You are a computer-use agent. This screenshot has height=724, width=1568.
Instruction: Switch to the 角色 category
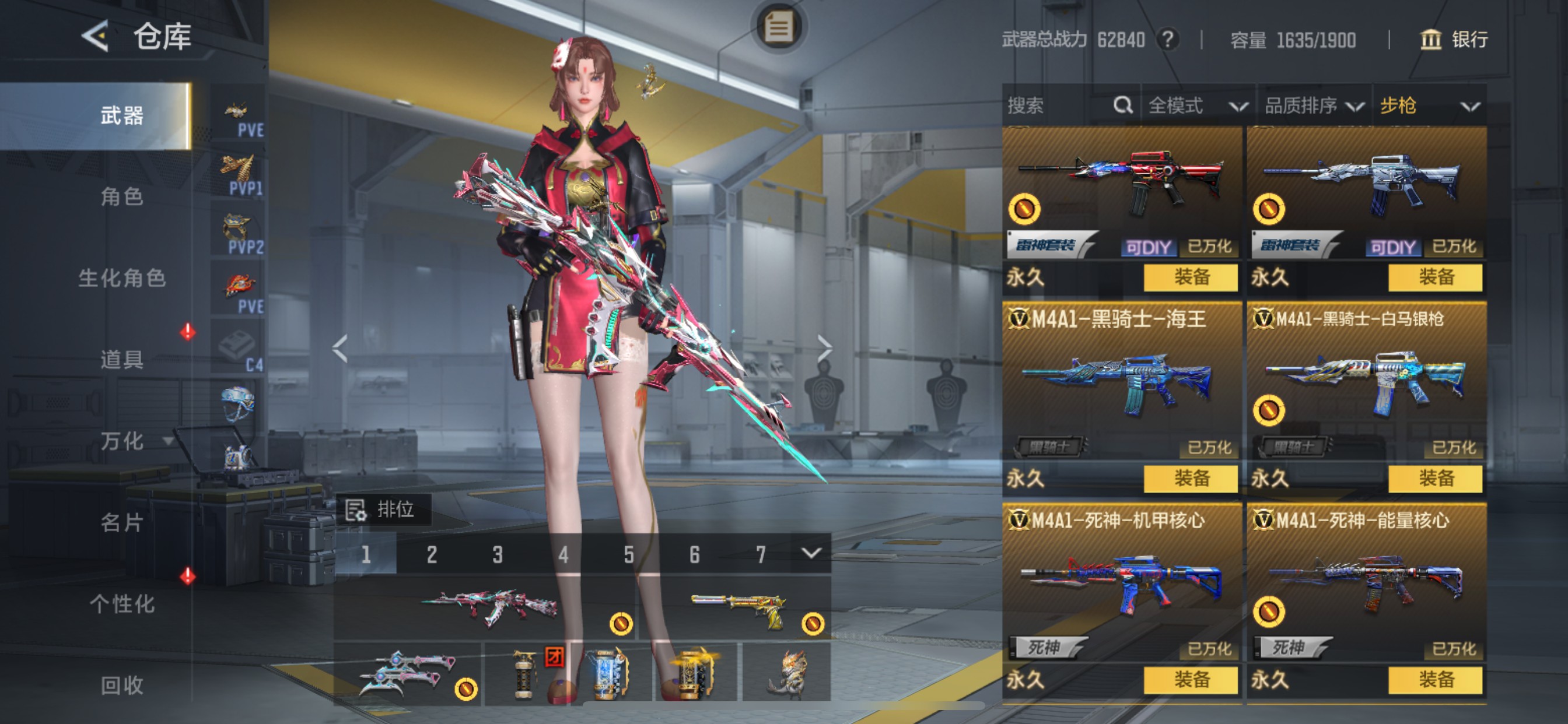point(122,196)
